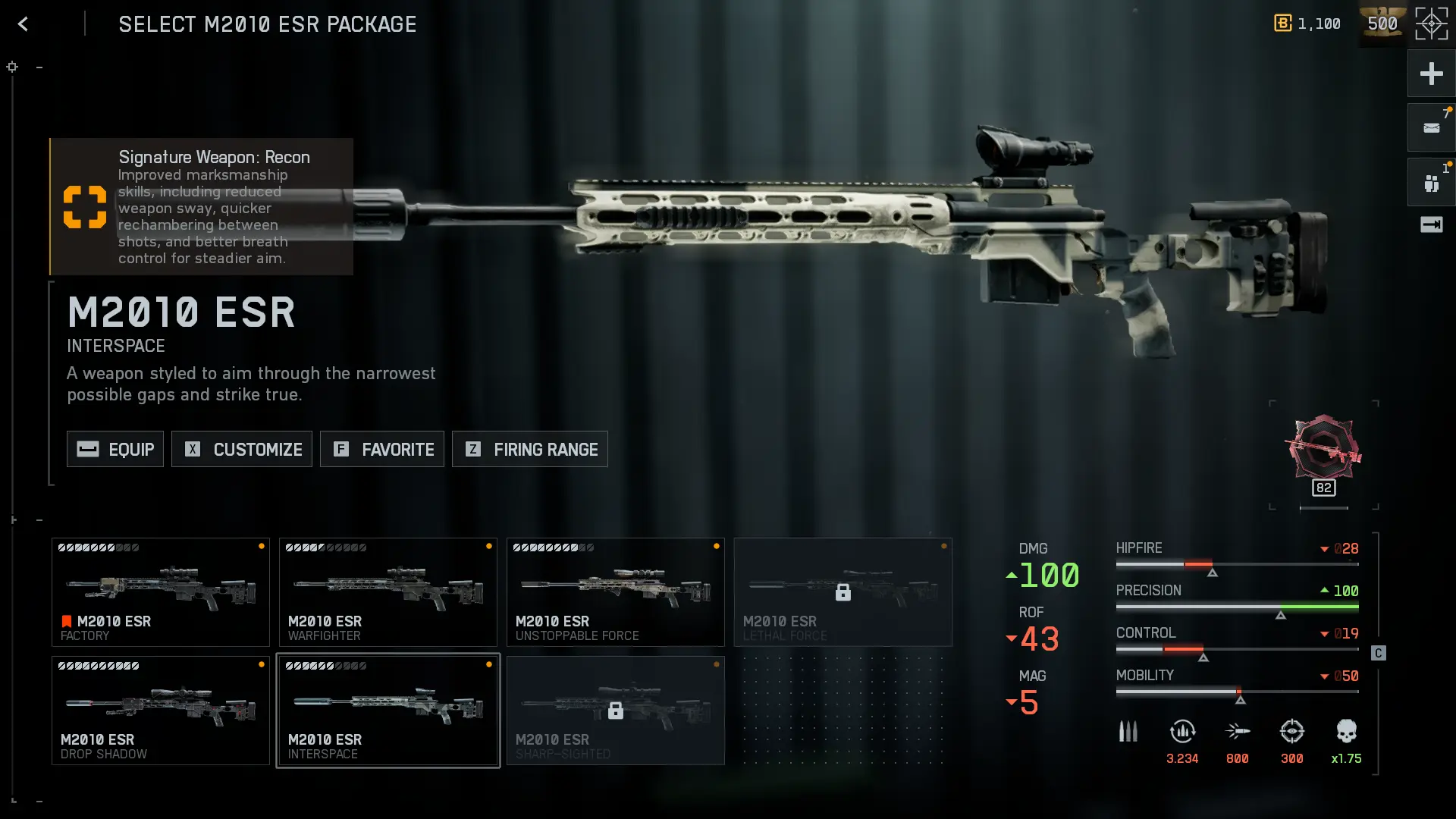Open the Customize weapon screen

242,449
